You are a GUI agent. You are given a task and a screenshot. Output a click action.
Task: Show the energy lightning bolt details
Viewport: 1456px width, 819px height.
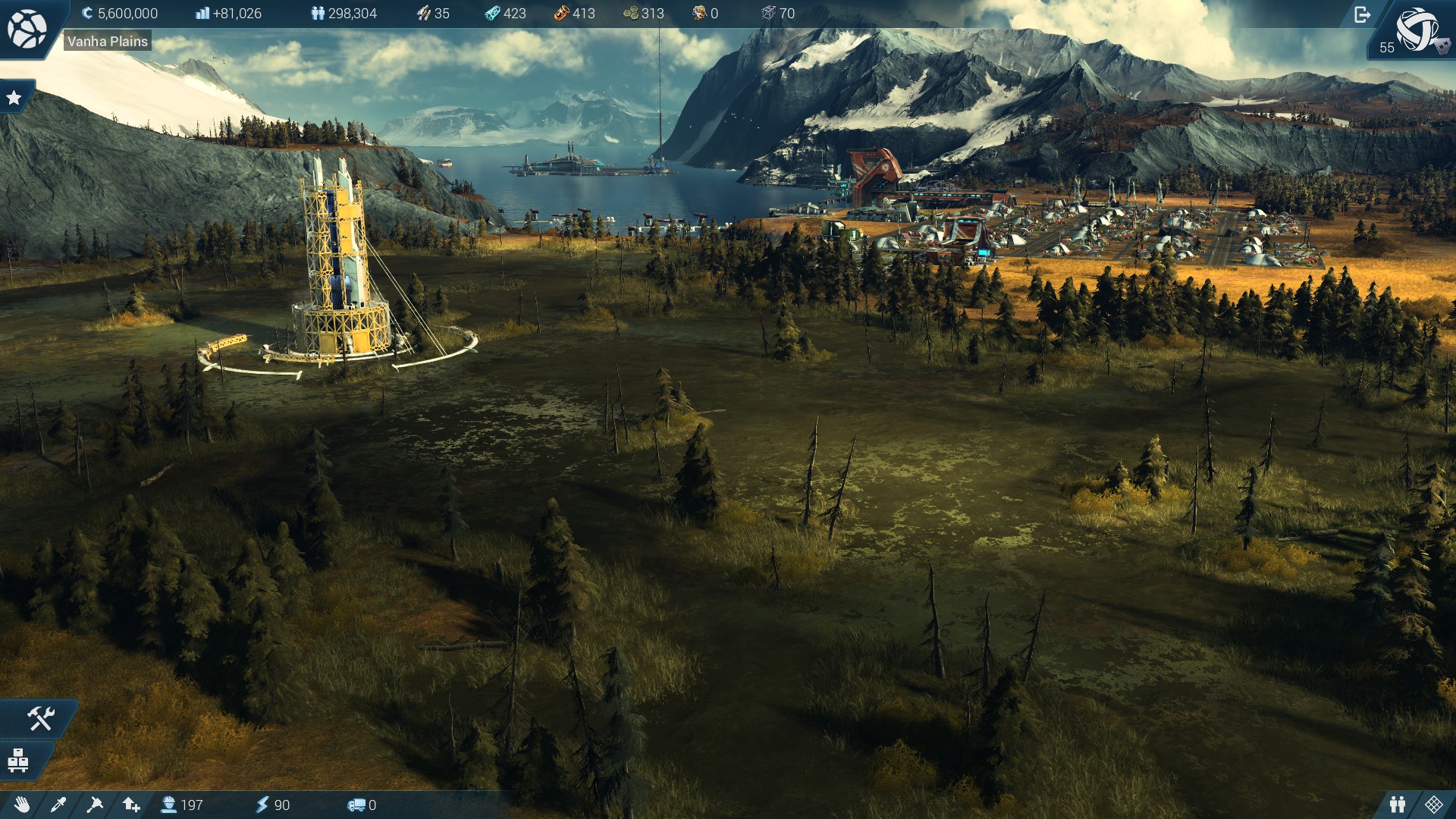tap(272, 805)
